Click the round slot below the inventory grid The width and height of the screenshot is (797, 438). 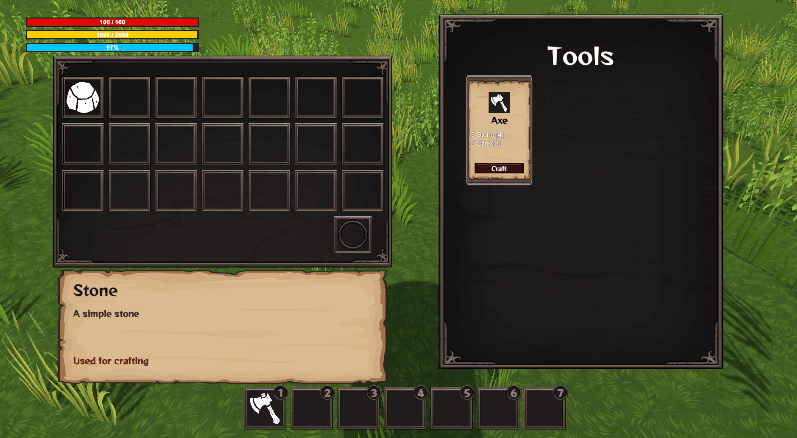(353, 235)
